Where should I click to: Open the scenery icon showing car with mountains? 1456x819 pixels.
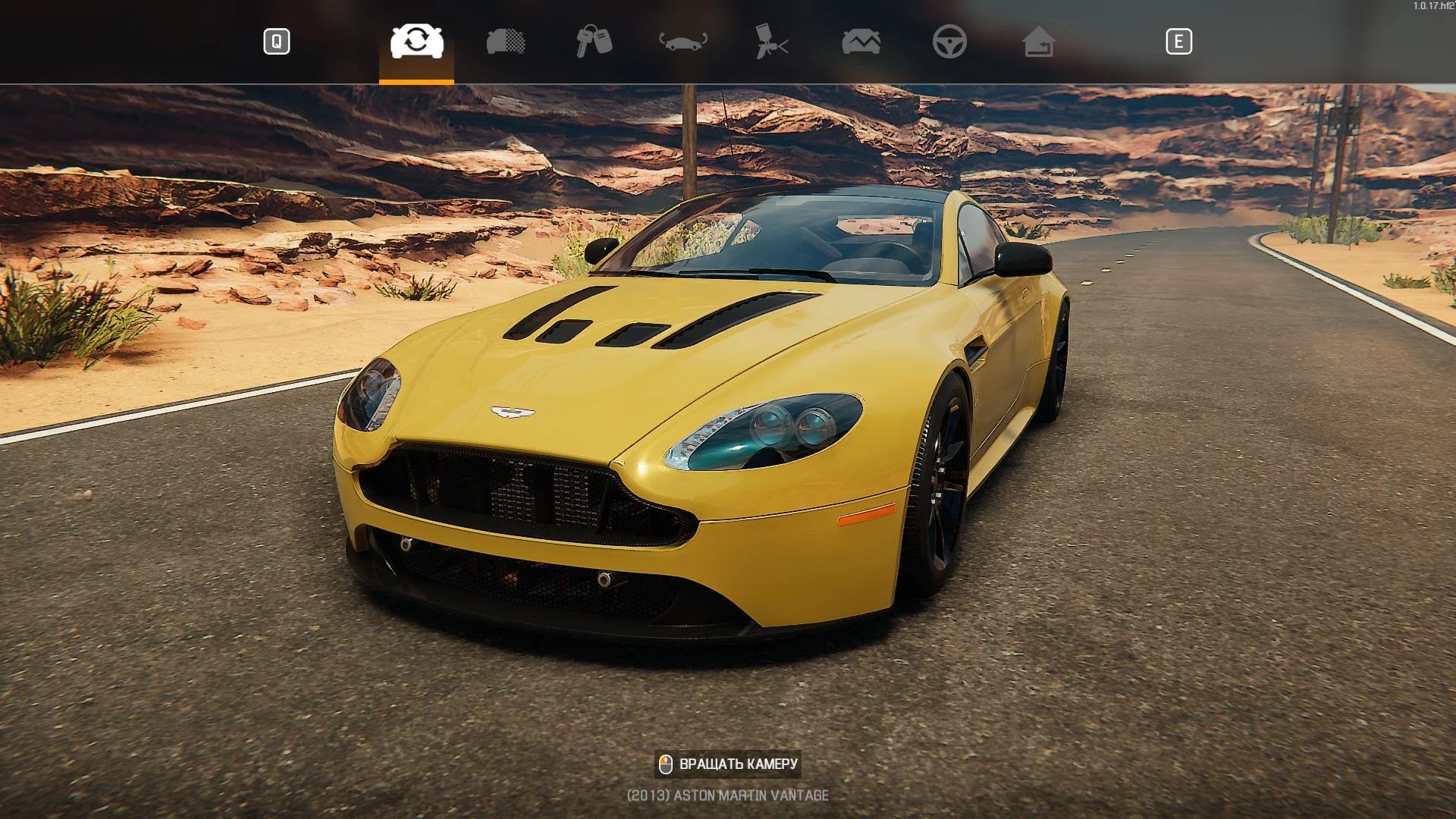pos(861,43)
